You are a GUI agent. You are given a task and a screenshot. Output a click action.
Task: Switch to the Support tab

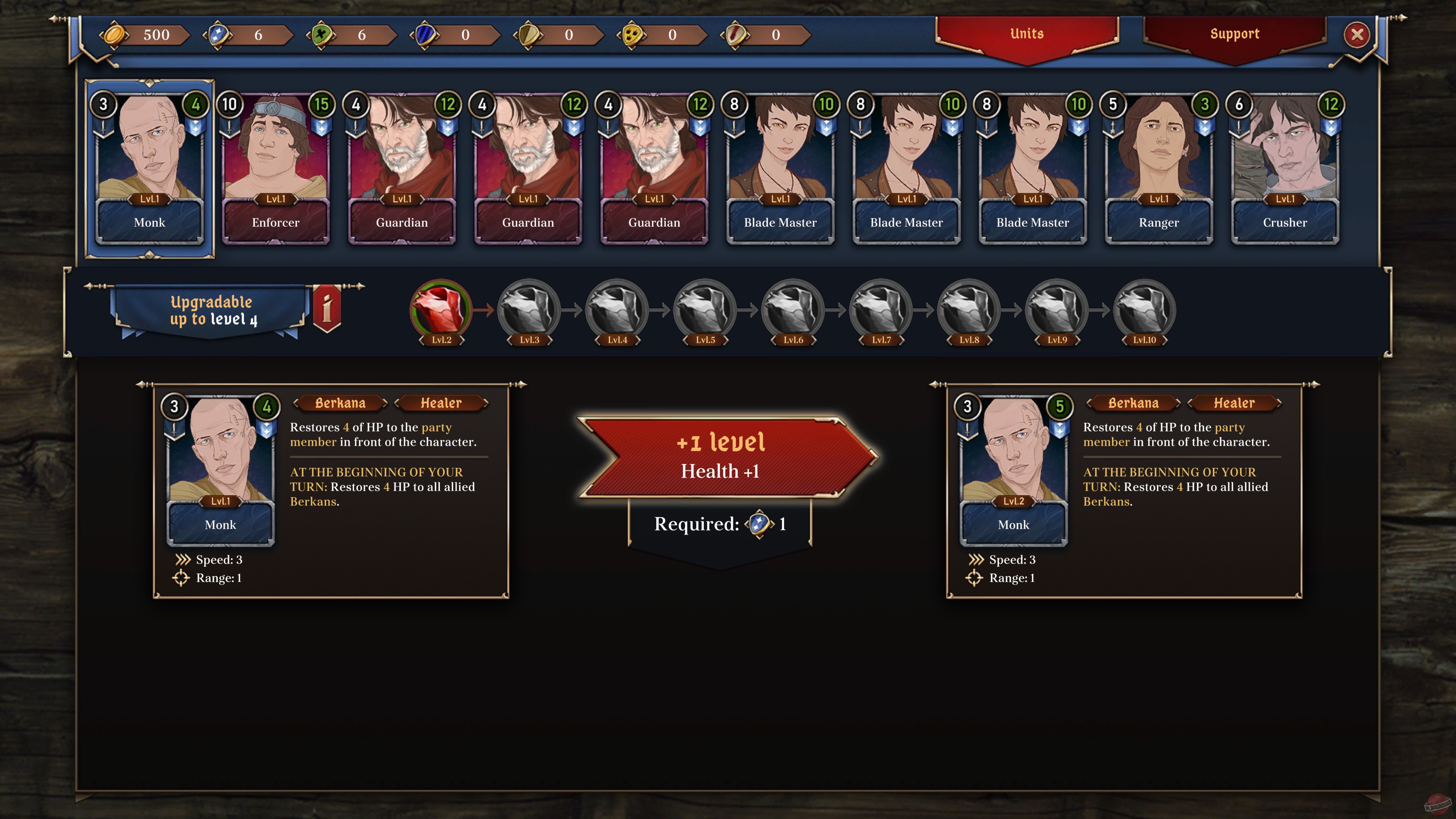point(1235,34)
